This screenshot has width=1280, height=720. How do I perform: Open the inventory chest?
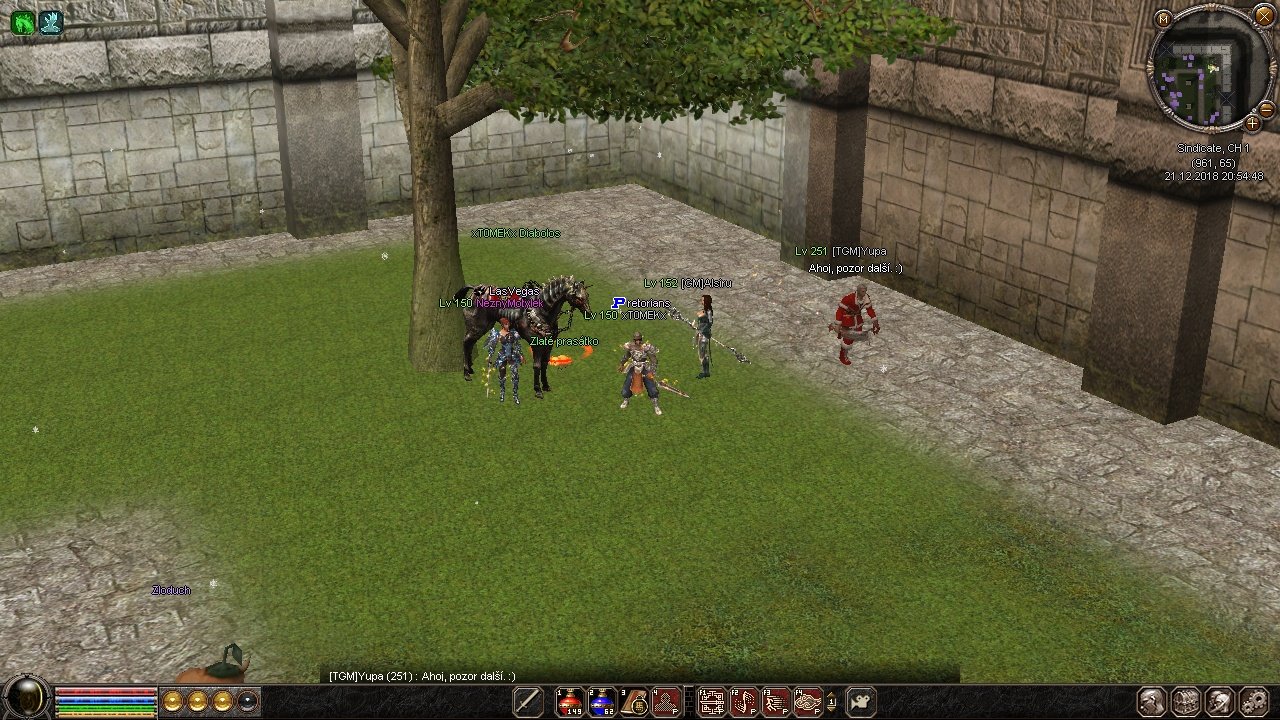pyautogui.click(x=1186, y=701)
